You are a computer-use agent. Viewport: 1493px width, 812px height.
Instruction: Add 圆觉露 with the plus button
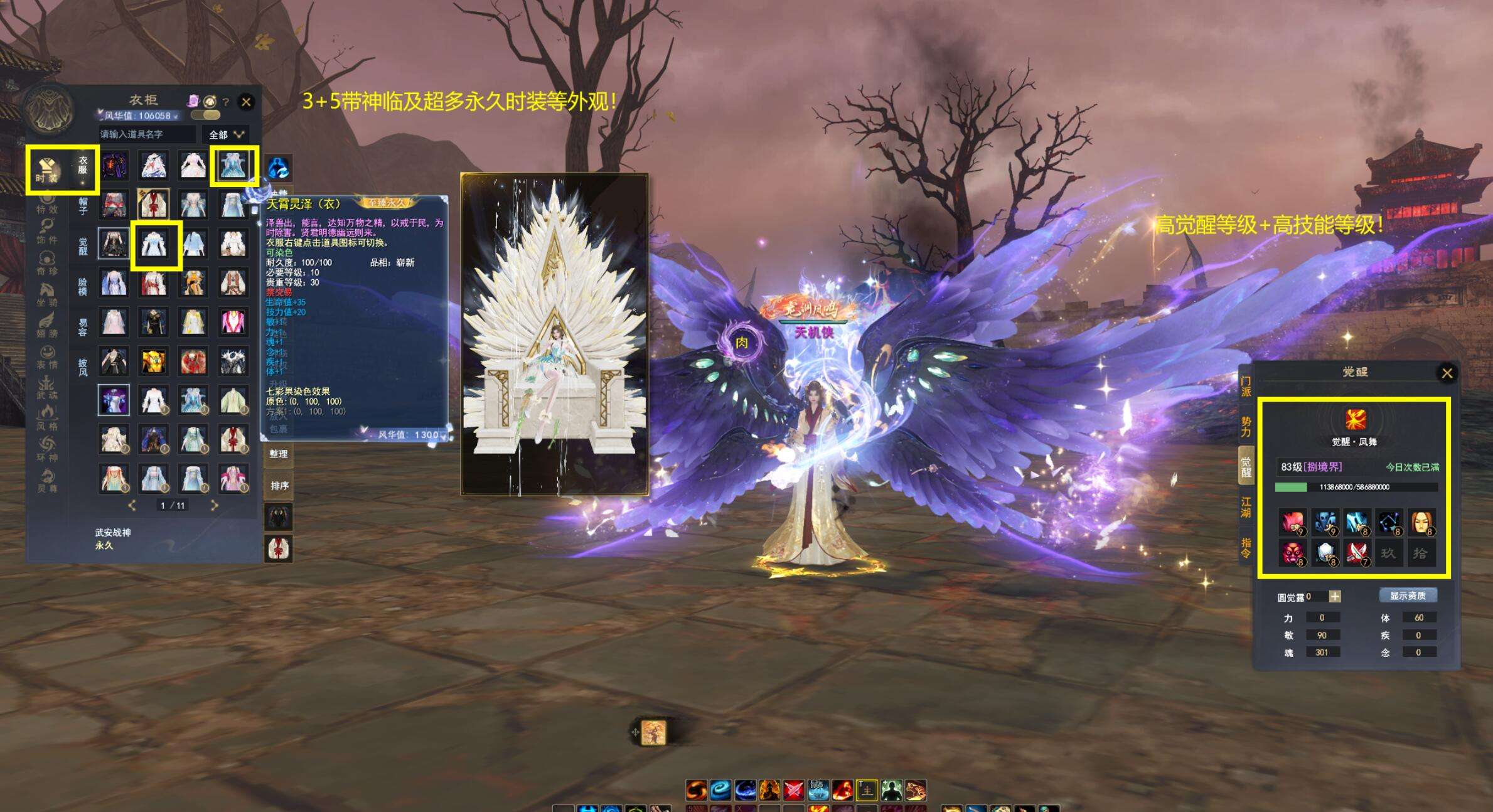[x=1335, y=597]
